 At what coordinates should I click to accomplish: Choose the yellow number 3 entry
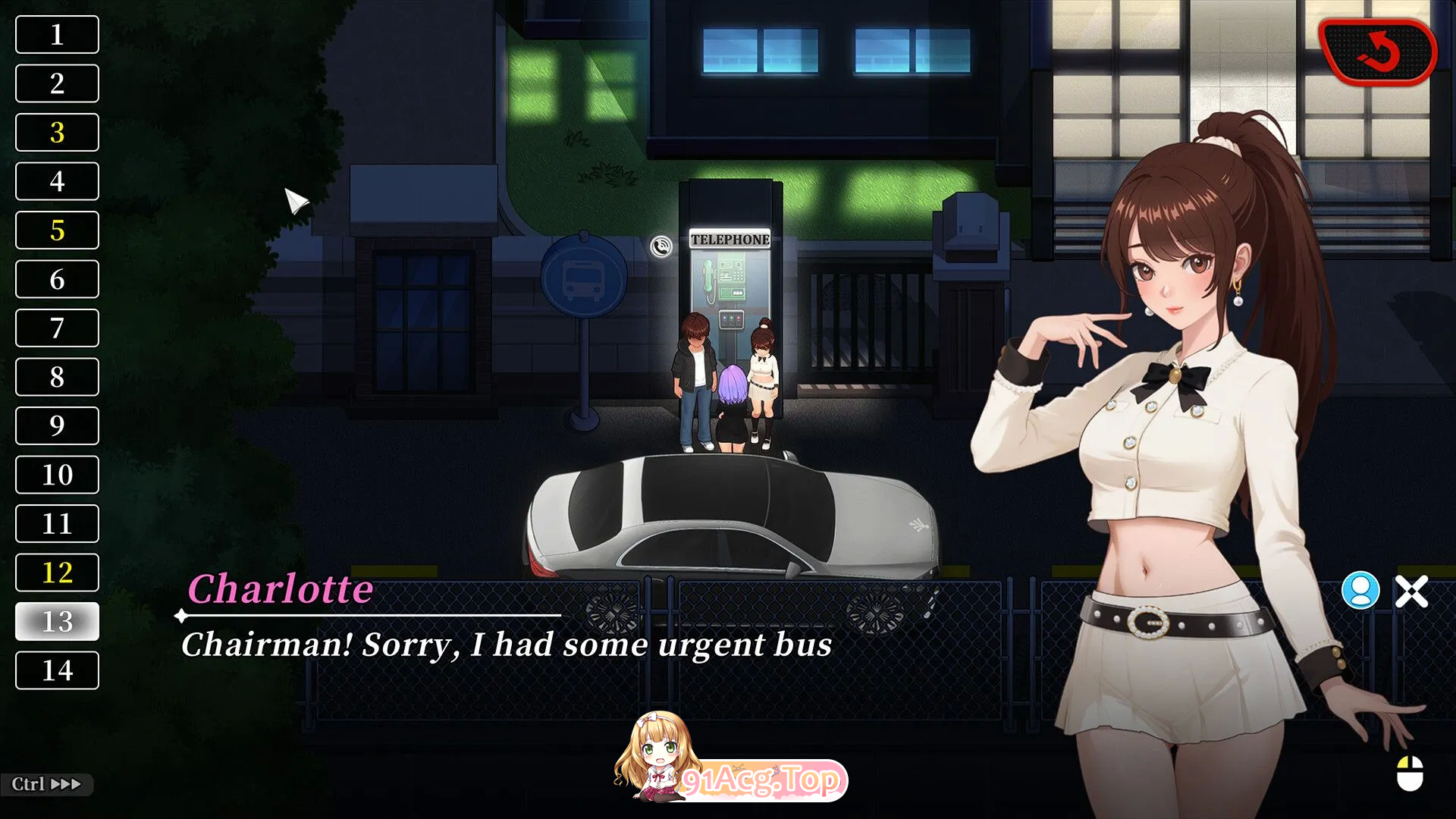[57, 133]
